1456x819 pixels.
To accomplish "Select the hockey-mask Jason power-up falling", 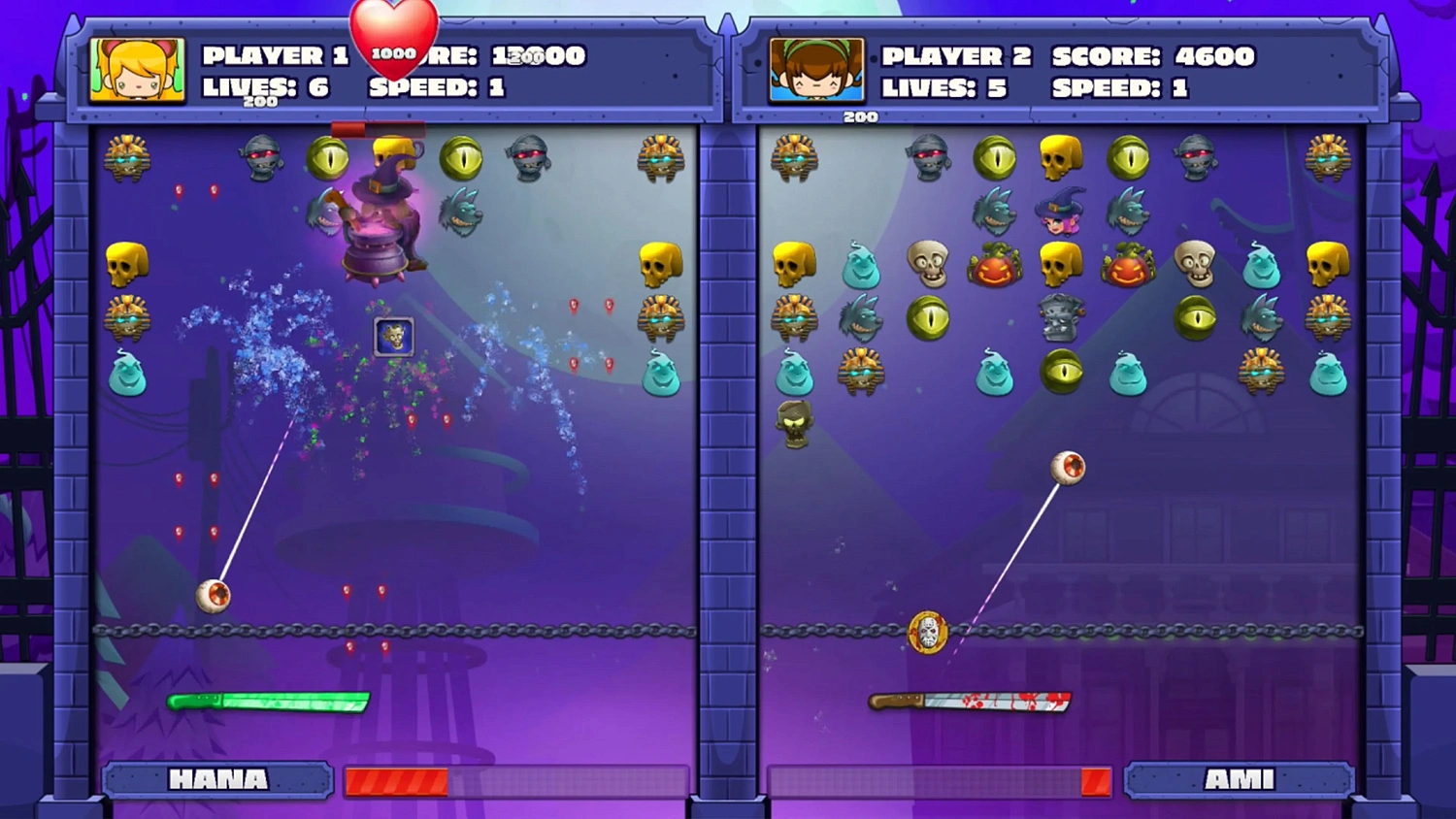I will click(927, 631).
